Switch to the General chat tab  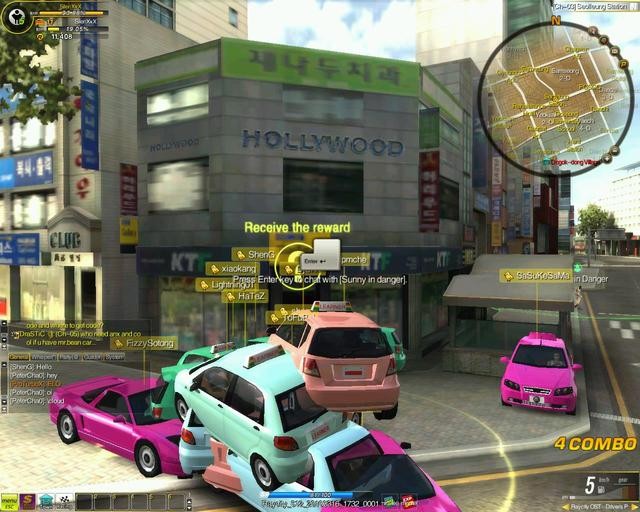pyautogui.click(x=18, y=356)
